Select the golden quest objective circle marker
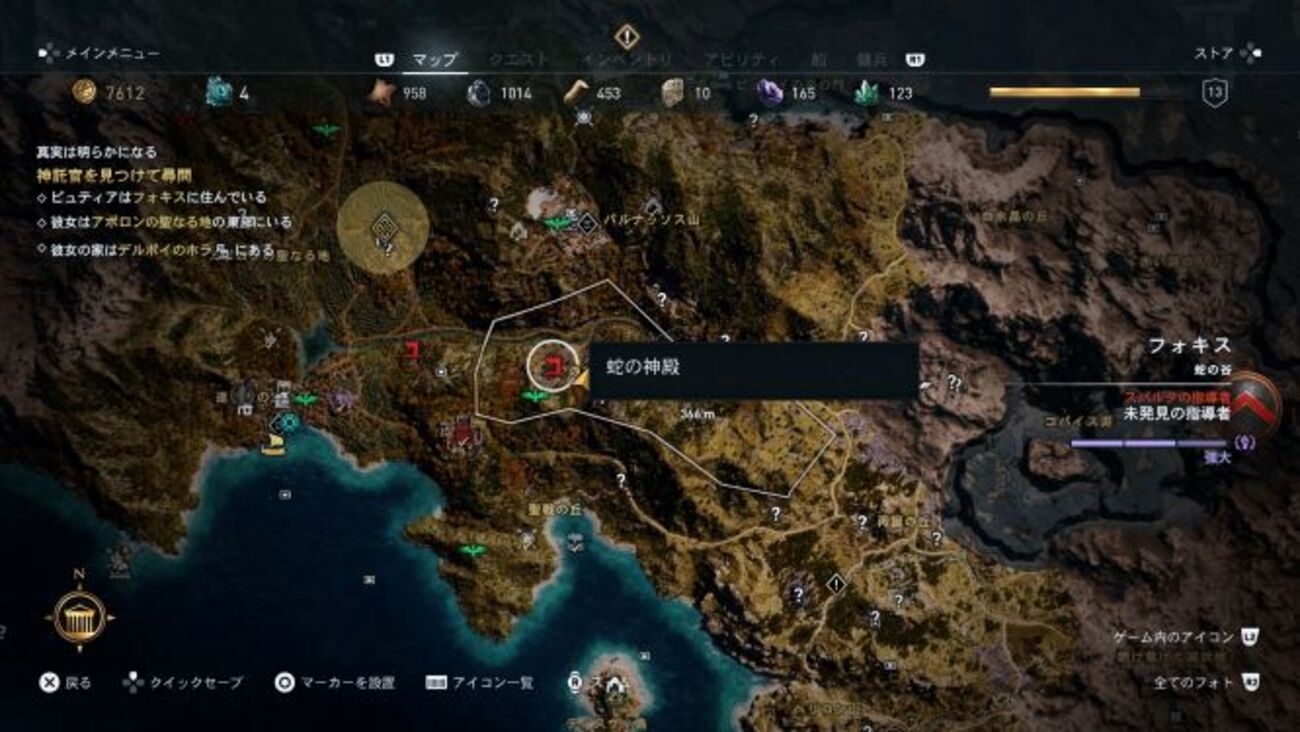 pos(384,228)
